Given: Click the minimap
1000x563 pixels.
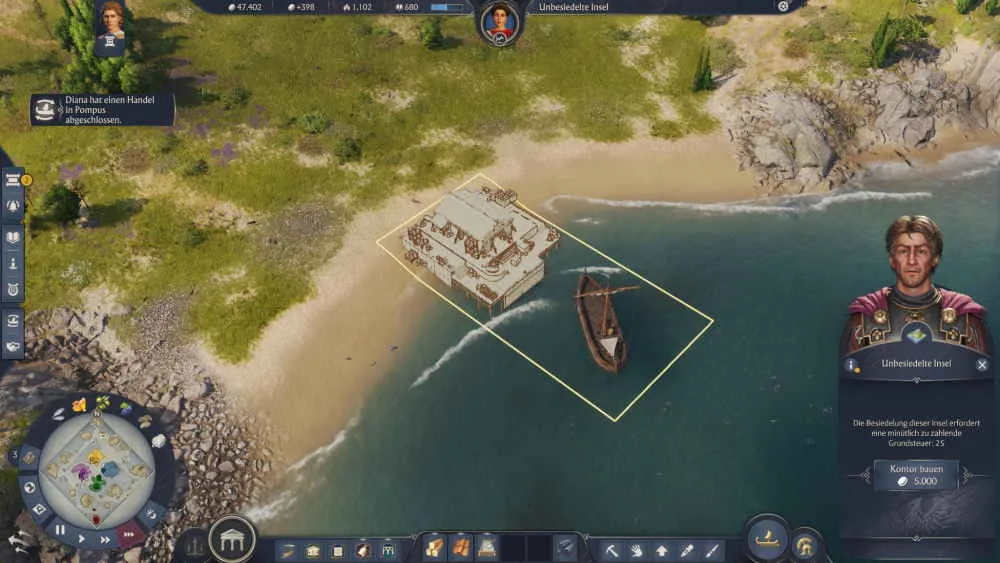Looking at the screenshot, I should (95, 465).
